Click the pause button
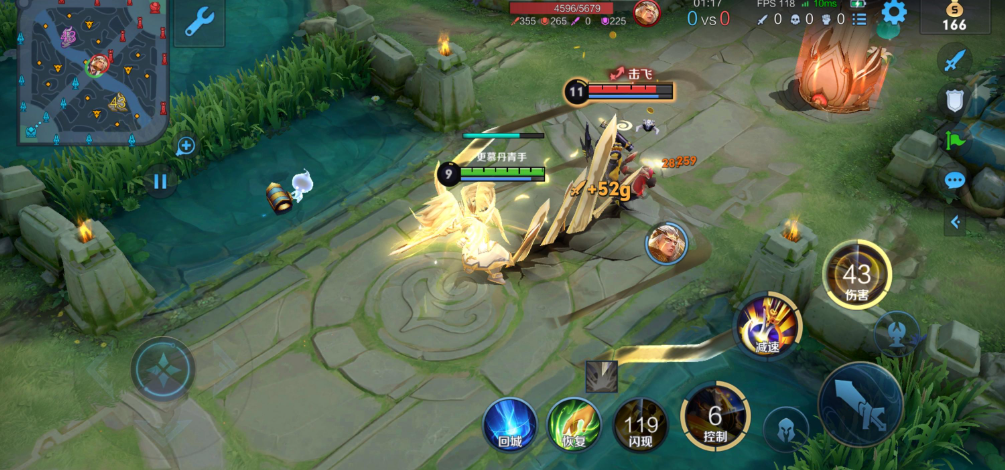This screenshot has width=1005, height=470. pos(160,182)
